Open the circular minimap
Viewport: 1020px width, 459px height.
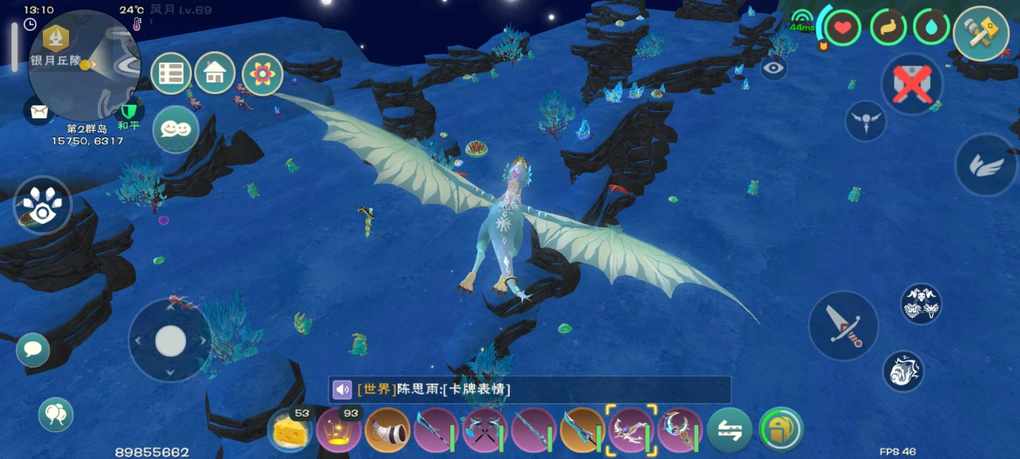click(84, 60)
